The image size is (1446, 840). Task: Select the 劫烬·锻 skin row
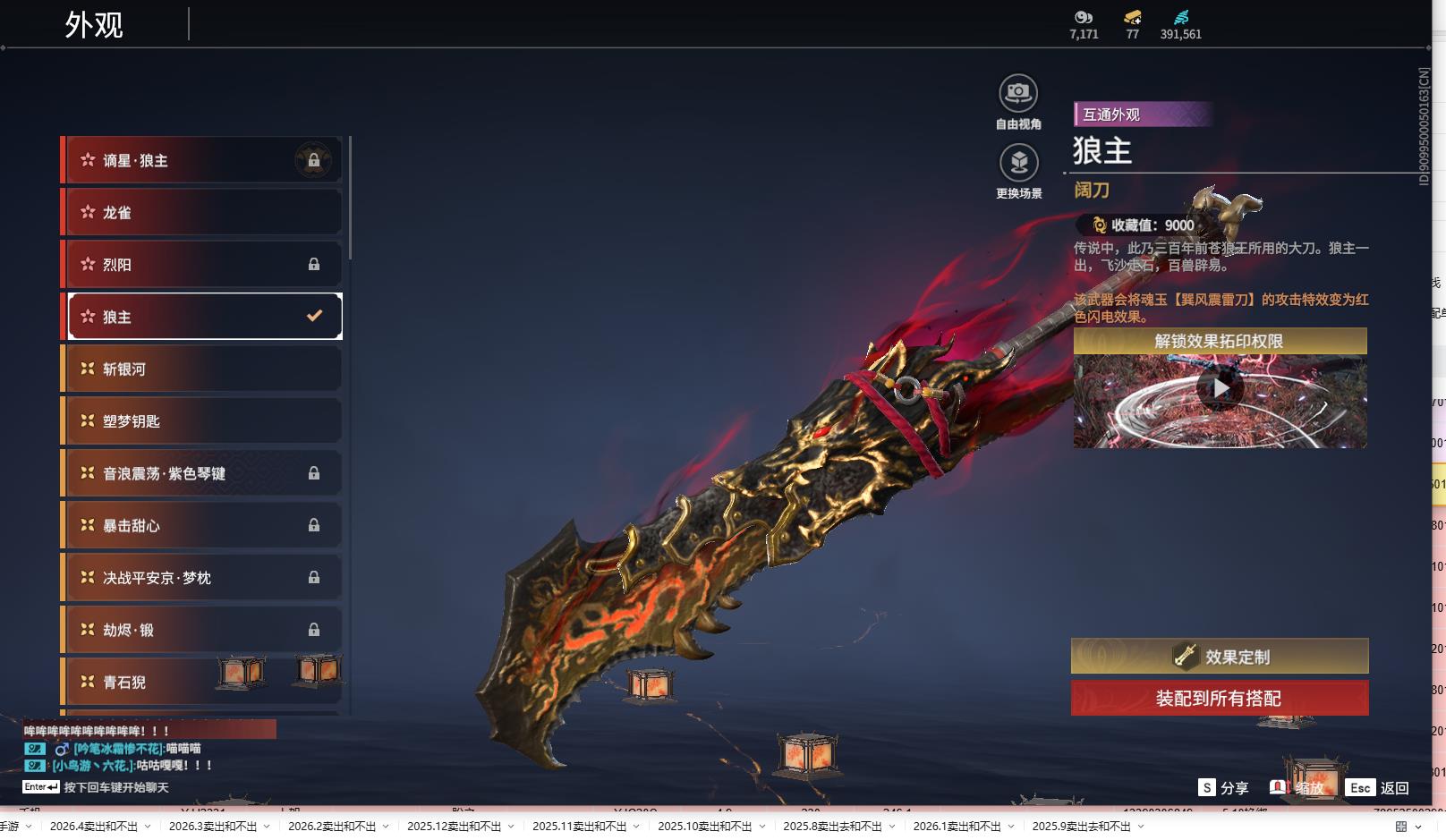tap(204, 630)
